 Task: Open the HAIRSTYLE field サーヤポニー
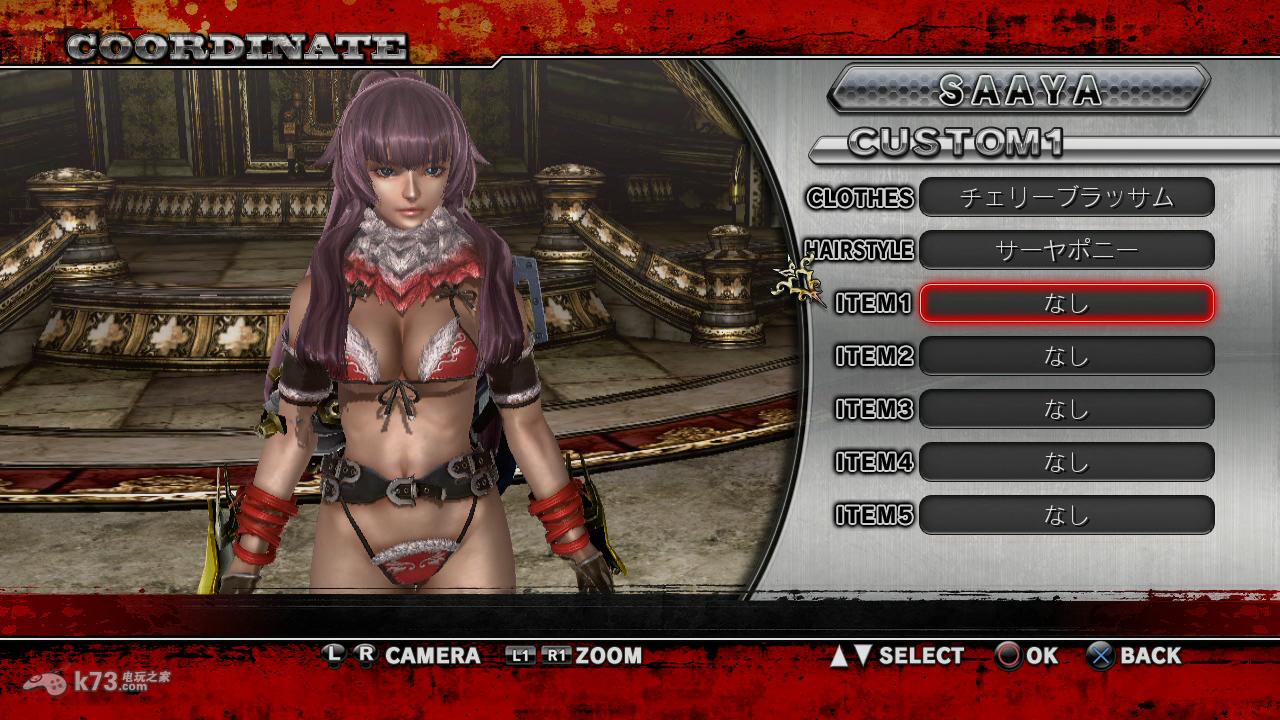[1066, 250]
